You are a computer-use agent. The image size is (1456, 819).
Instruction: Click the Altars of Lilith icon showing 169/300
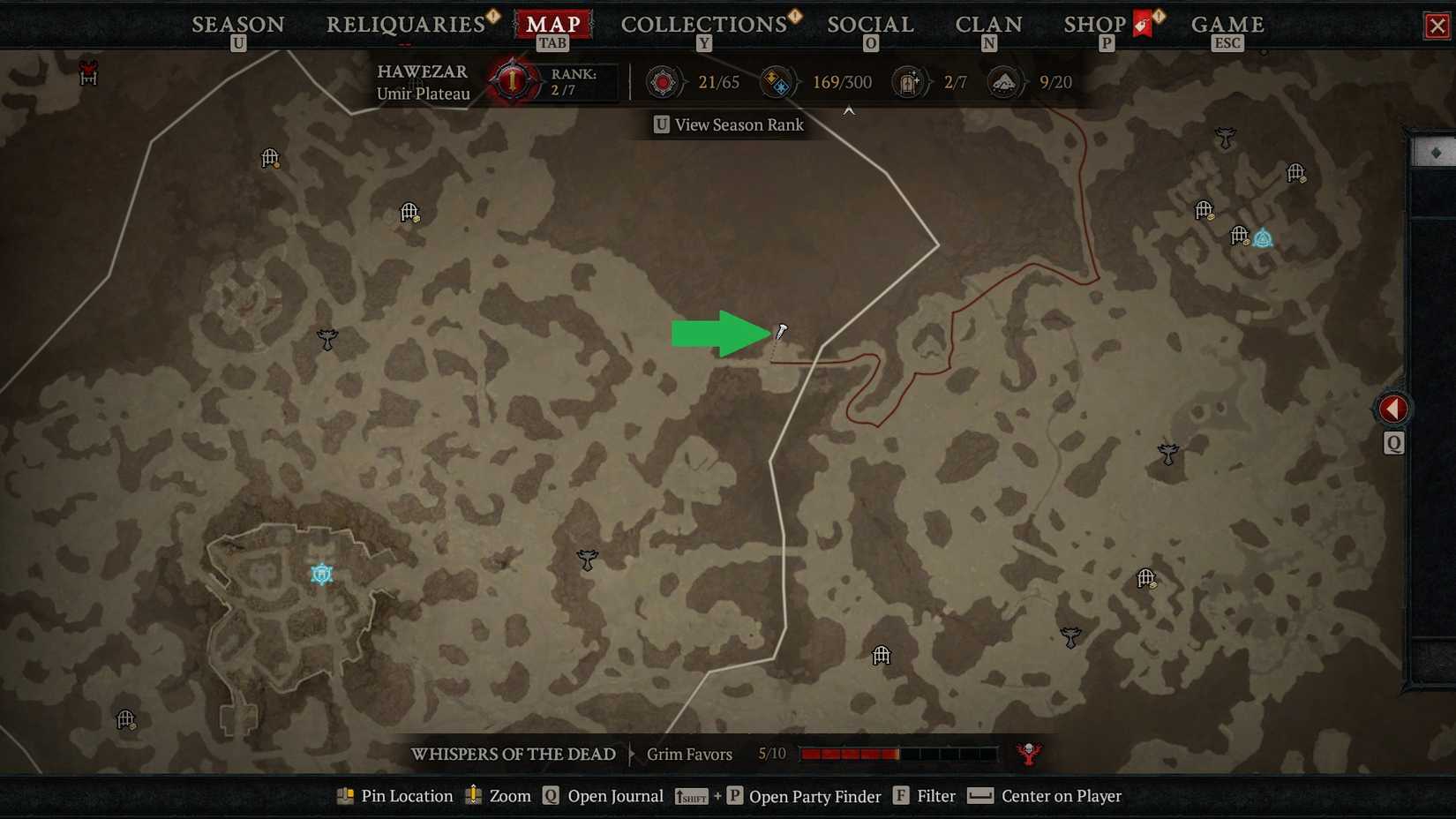click(x=777, y=82)
